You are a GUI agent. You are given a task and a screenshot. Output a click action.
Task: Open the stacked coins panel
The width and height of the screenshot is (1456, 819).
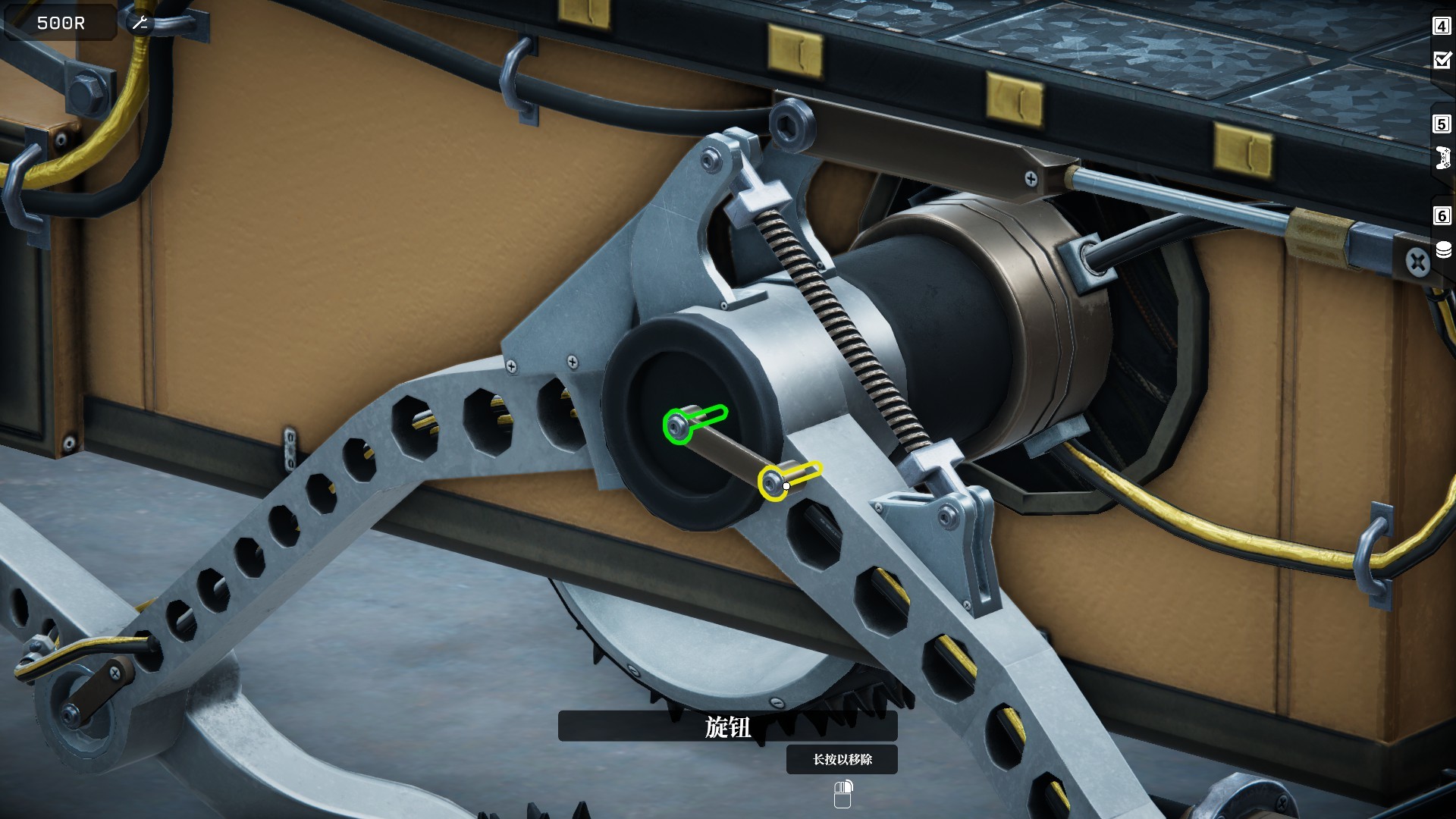[x=1443, y=249]
